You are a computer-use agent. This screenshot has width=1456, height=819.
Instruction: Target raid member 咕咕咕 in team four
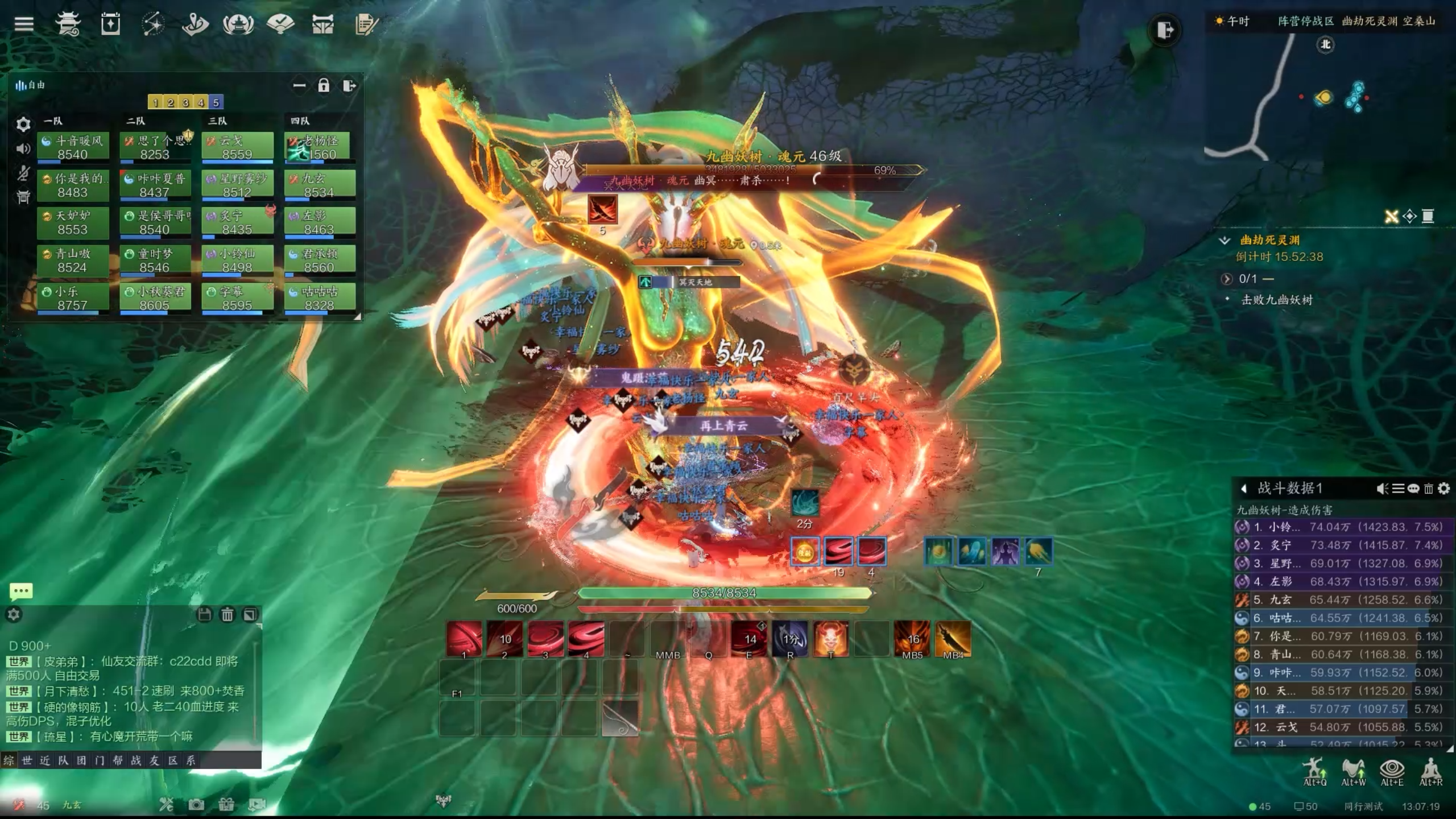[319, 298]
